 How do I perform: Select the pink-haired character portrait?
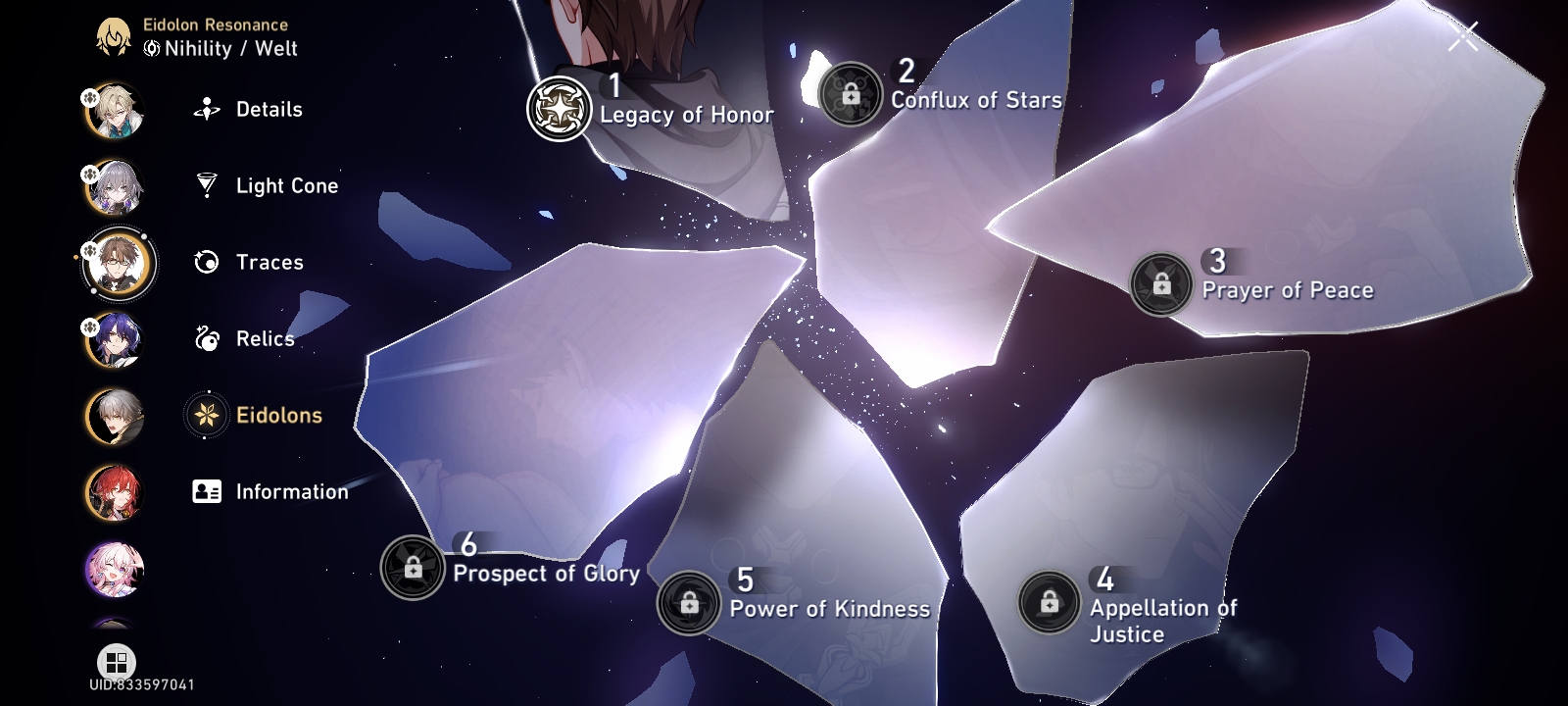[x=115, y=569]
